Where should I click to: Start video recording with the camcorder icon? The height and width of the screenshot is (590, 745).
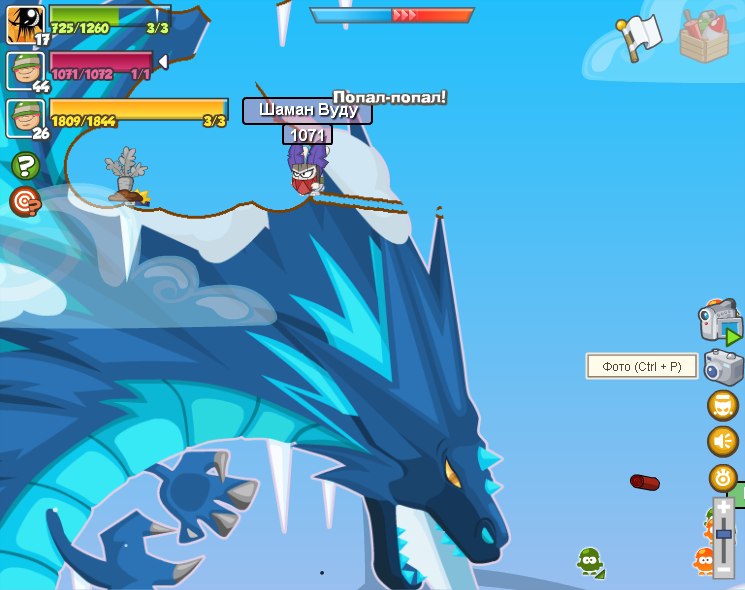coord(719,322)
